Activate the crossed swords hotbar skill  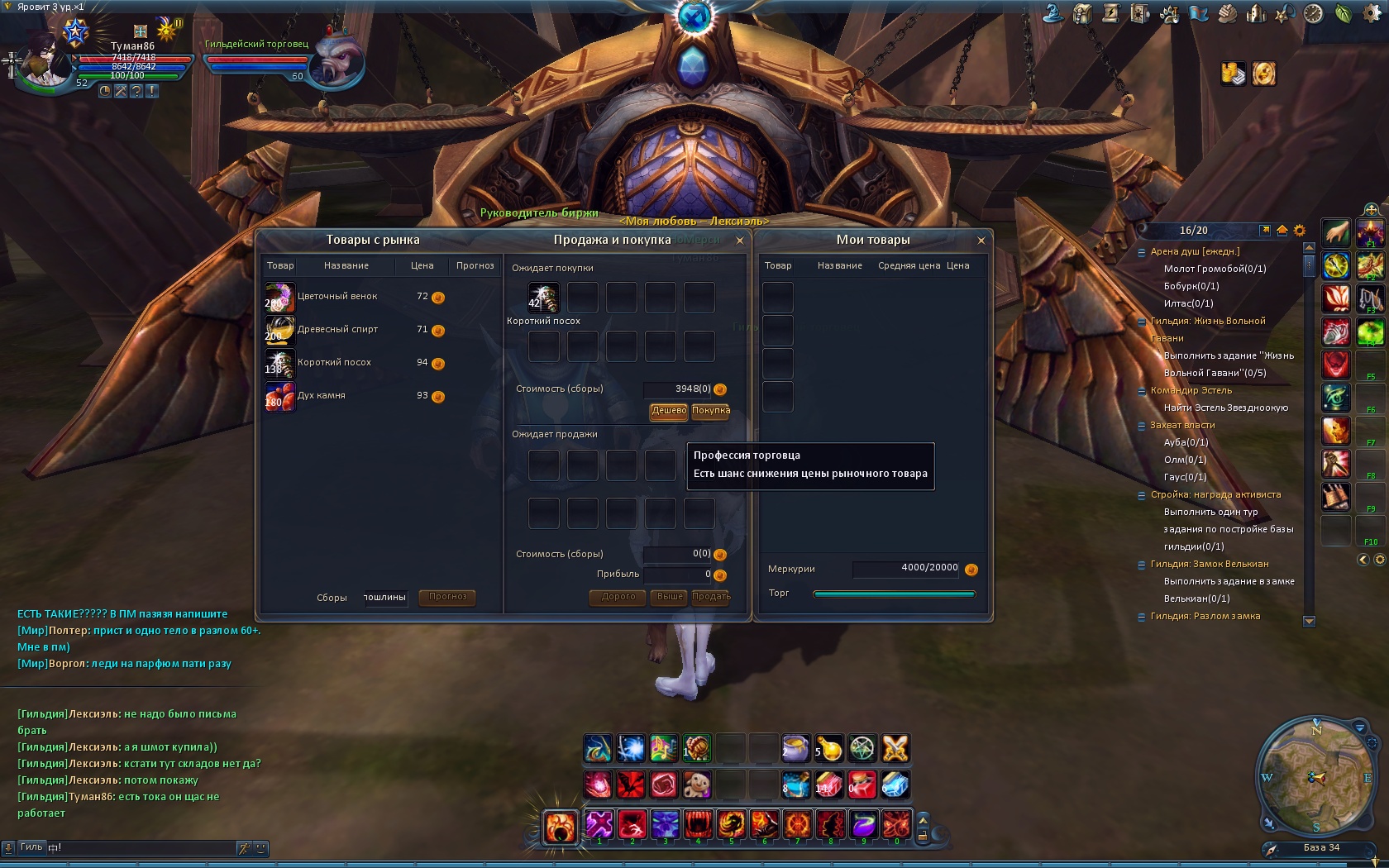click(895, 748)
